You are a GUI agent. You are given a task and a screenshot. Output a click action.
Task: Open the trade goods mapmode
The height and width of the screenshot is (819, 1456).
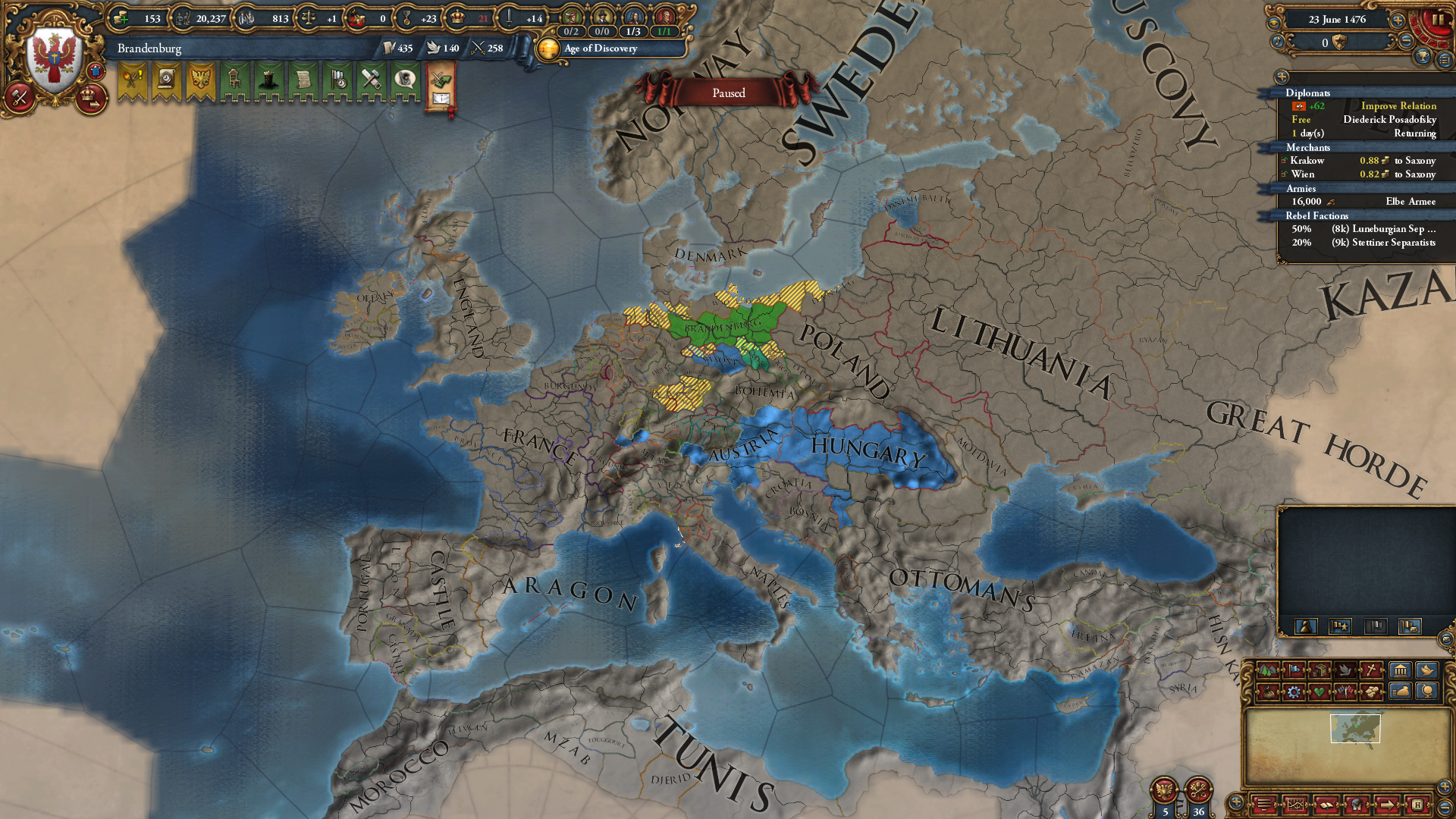pyautogui.click(x=1319, y=670)
